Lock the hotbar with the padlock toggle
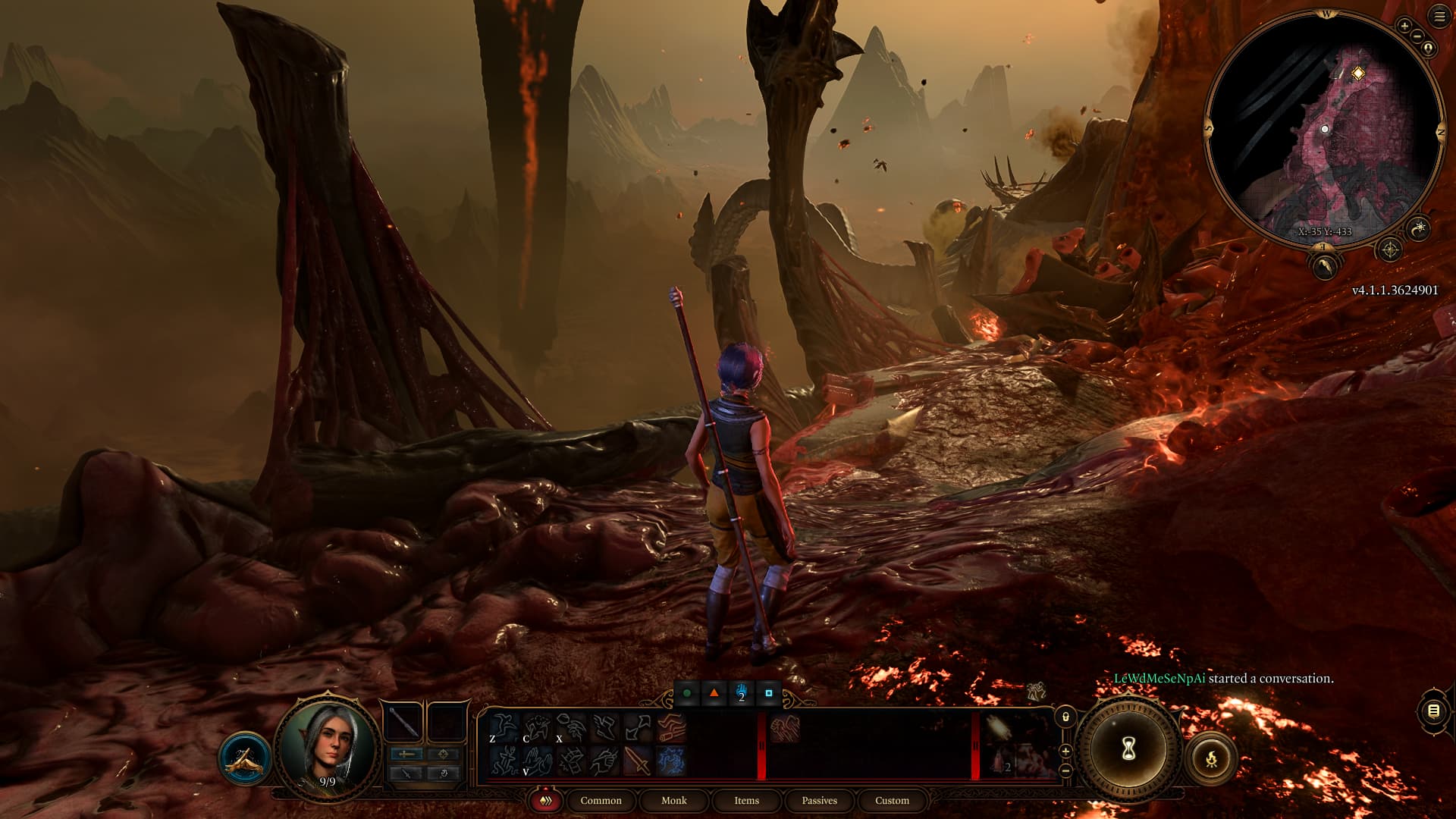The width and height of the screenshot is (1456, 819). 1066,717
